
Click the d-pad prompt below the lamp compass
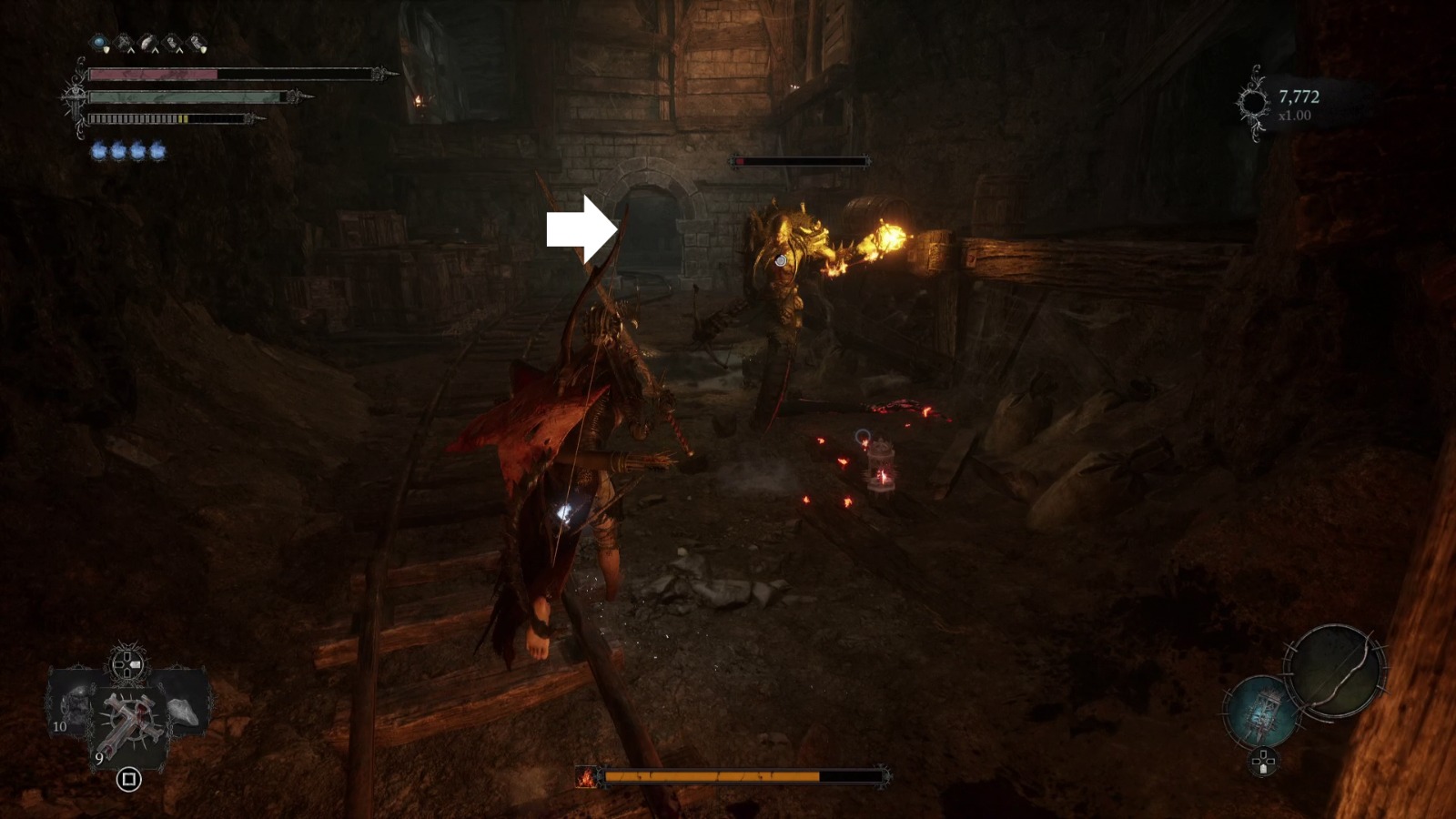point(1263,762)
